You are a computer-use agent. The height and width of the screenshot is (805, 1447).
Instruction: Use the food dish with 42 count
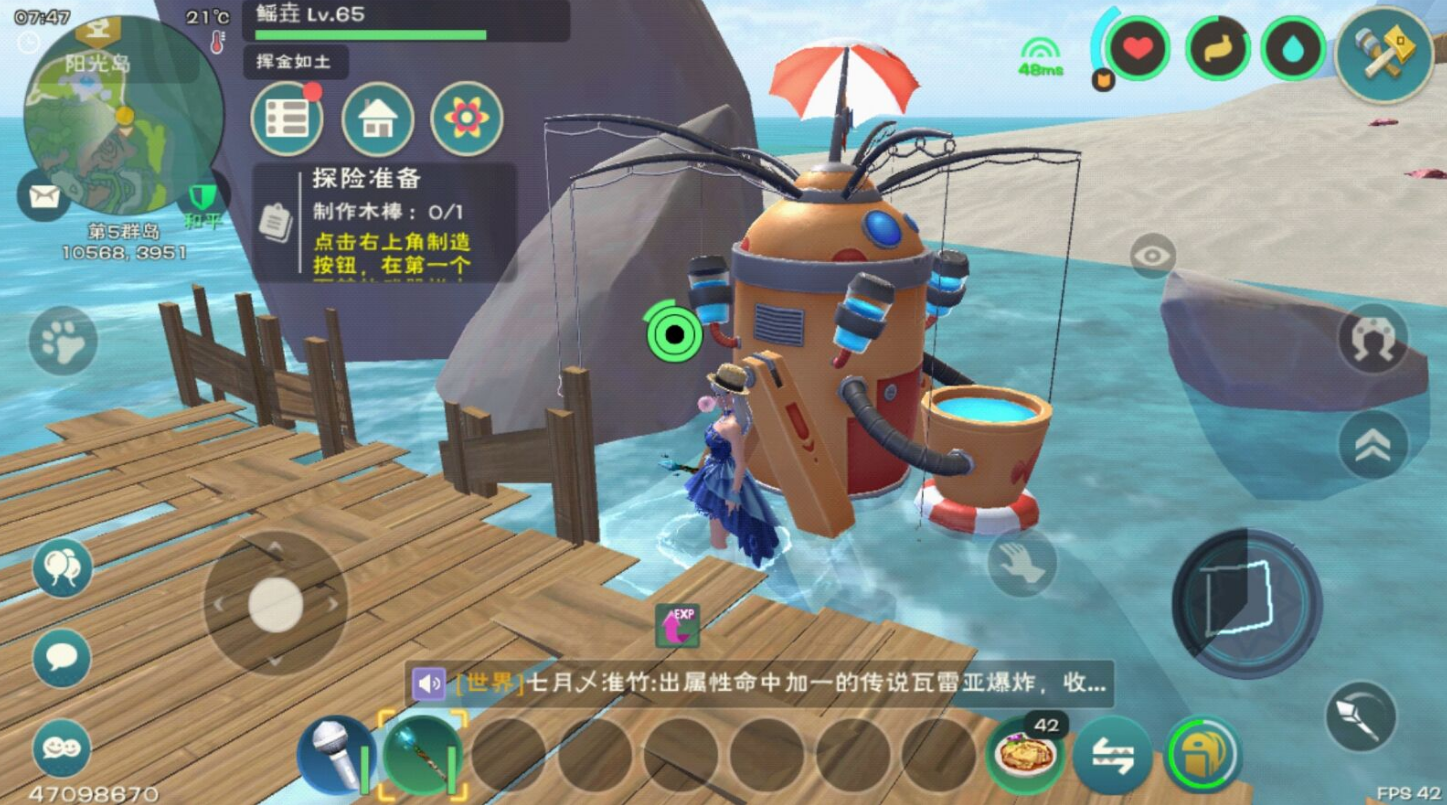tap(1024, 756)
